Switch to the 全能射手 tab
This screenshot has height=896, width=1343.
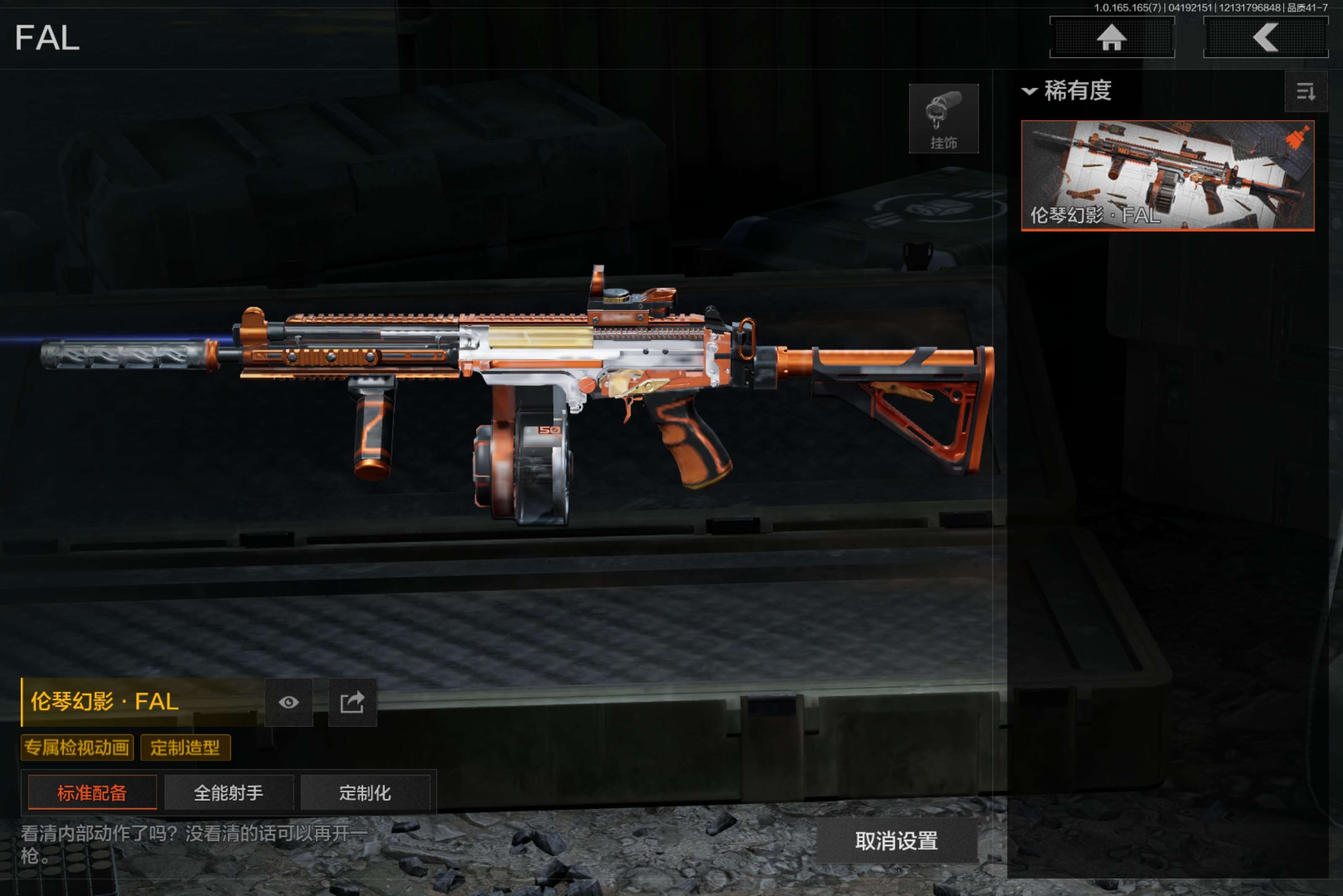click(x=229, y=792)
